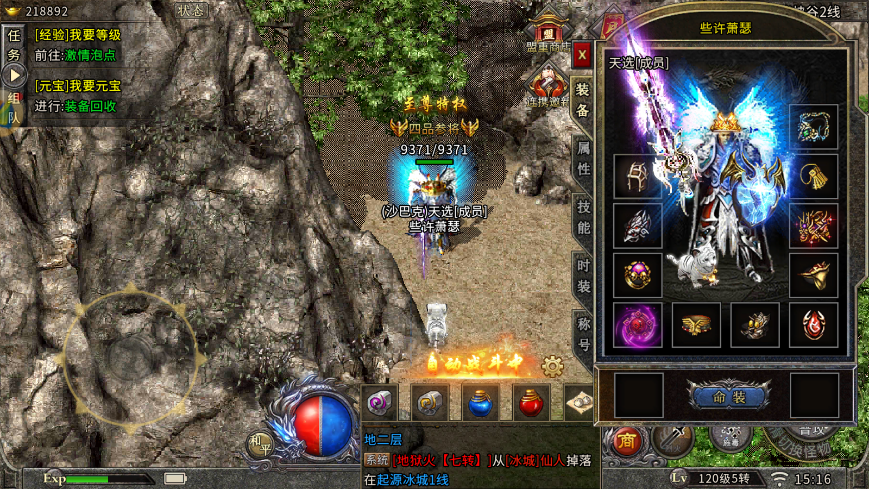Activate the purple swirl scroll
The height and width of the screenshot is (489, 869).
(378, 402)
